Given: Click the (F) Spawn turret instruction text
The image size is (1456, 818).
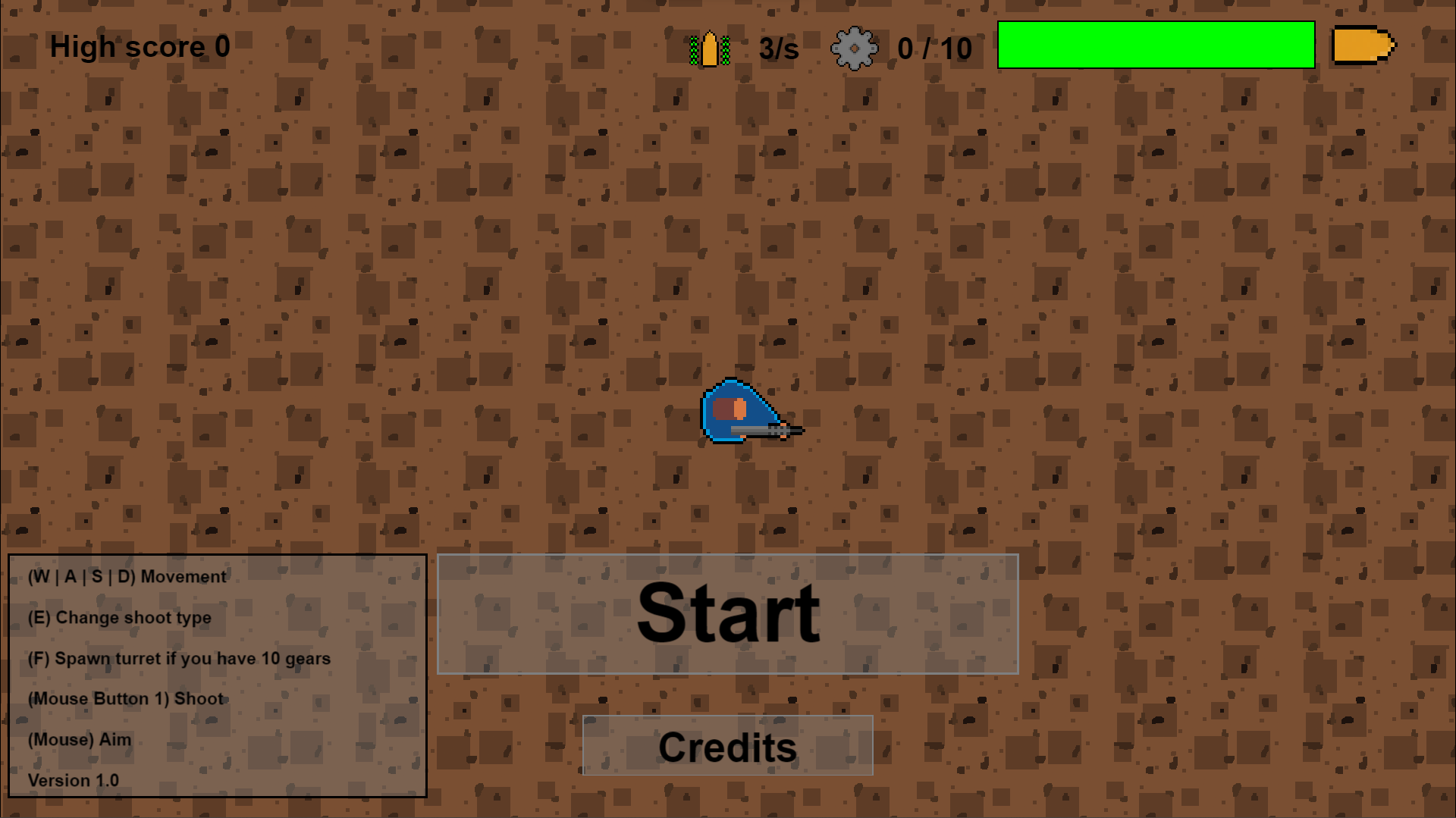Looking at the screenshot, I should (179, 658).
